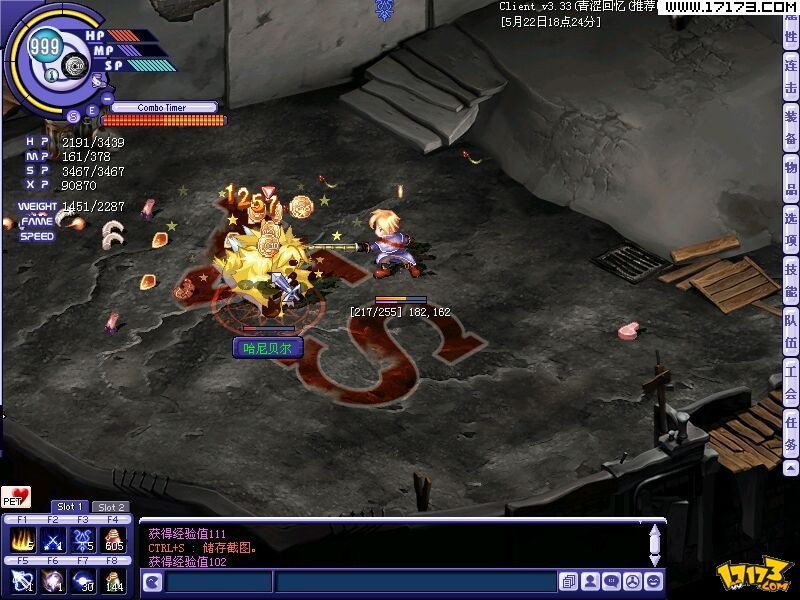
Task: Use the F2 crossed swords skill
Action: point(53,539)
